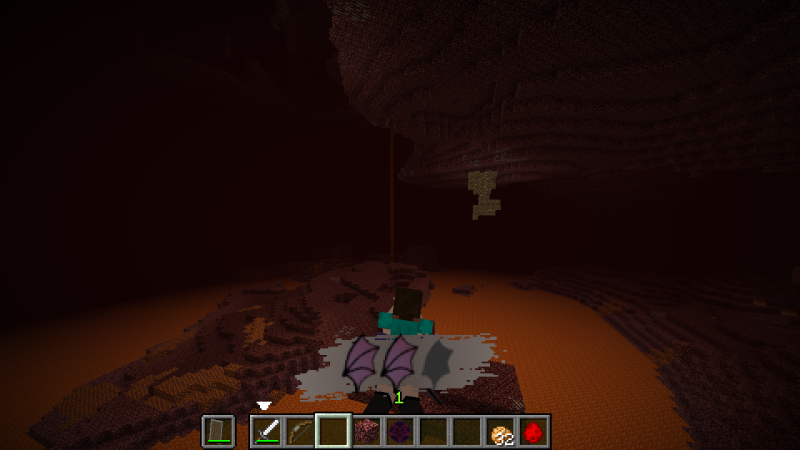Pick the netherrack block slot
The image size is (800, 450).
point(366,431)
